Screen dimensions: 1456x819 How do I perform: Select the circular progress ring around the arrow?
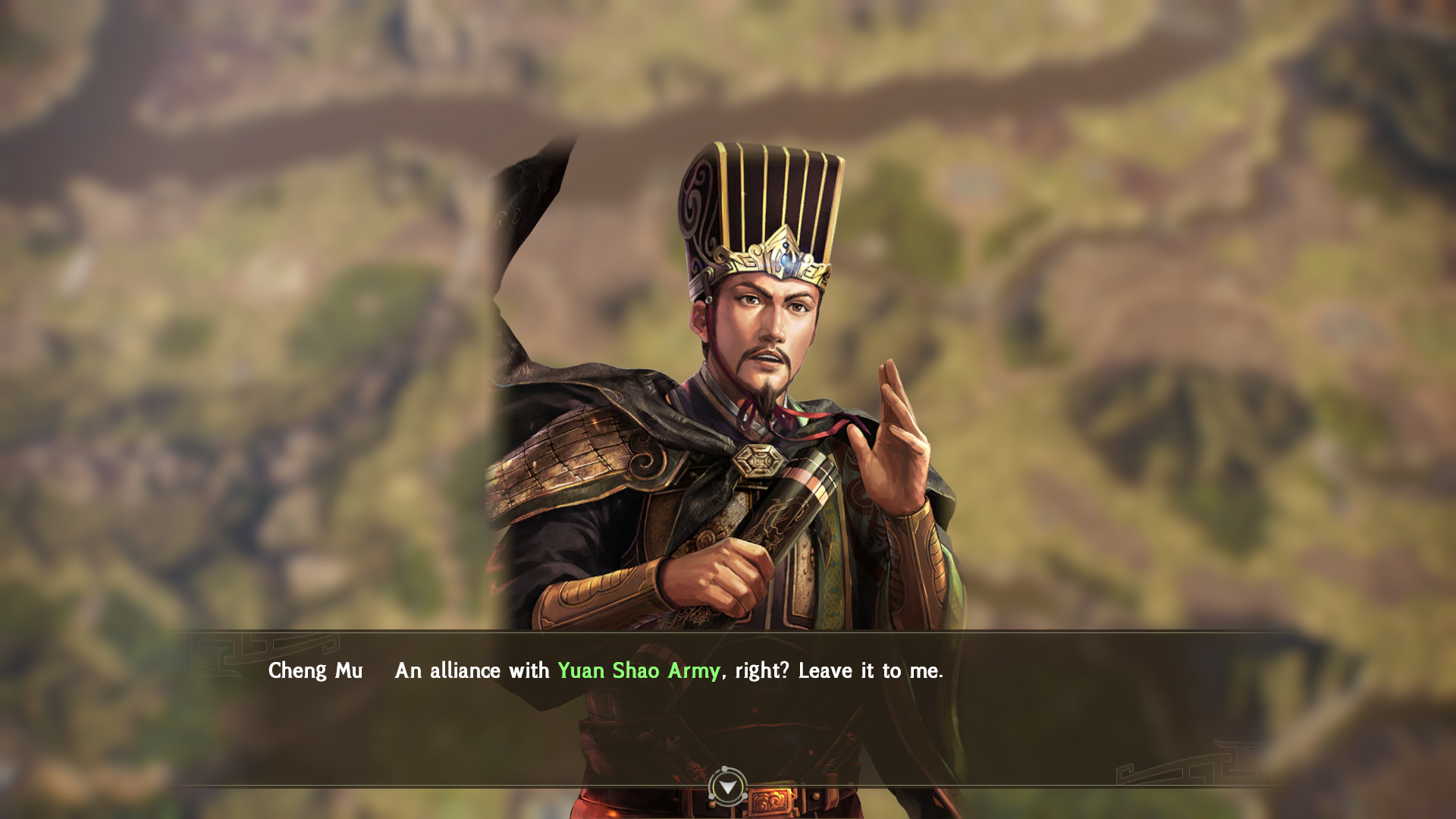[728, 786]
